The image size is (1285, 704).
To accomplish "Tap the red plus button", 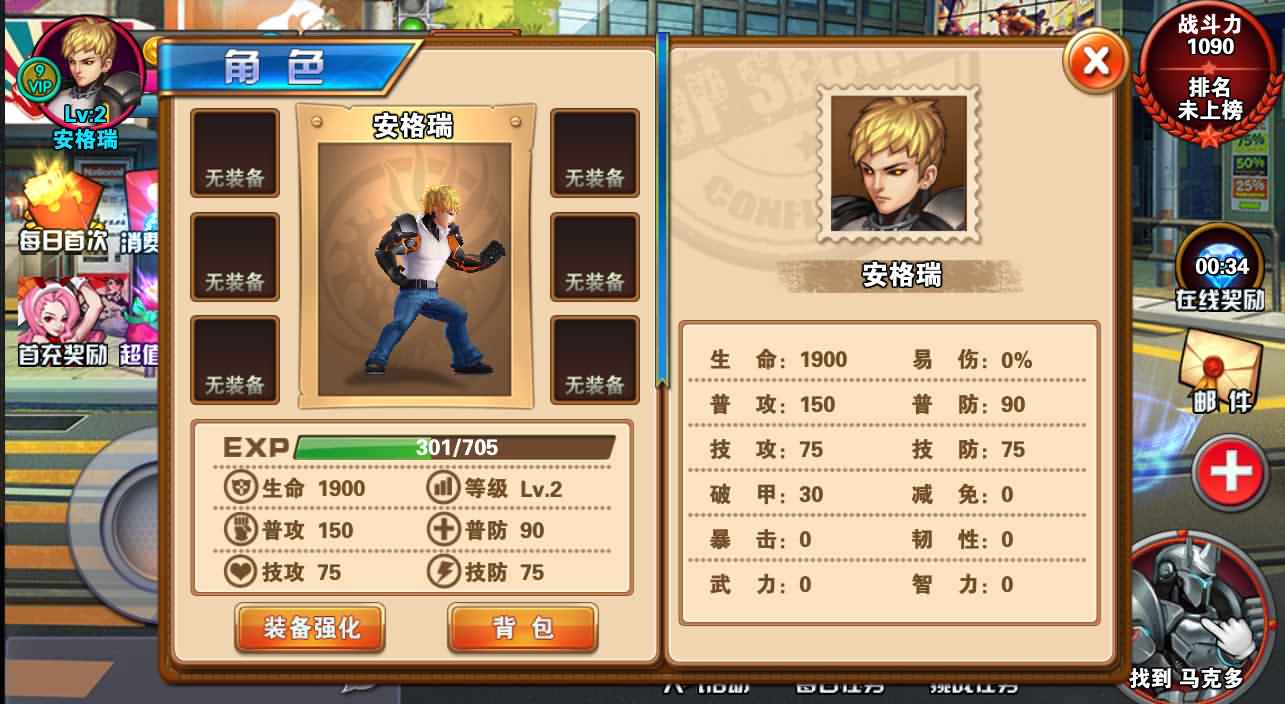I will (x=1230, y=471).
